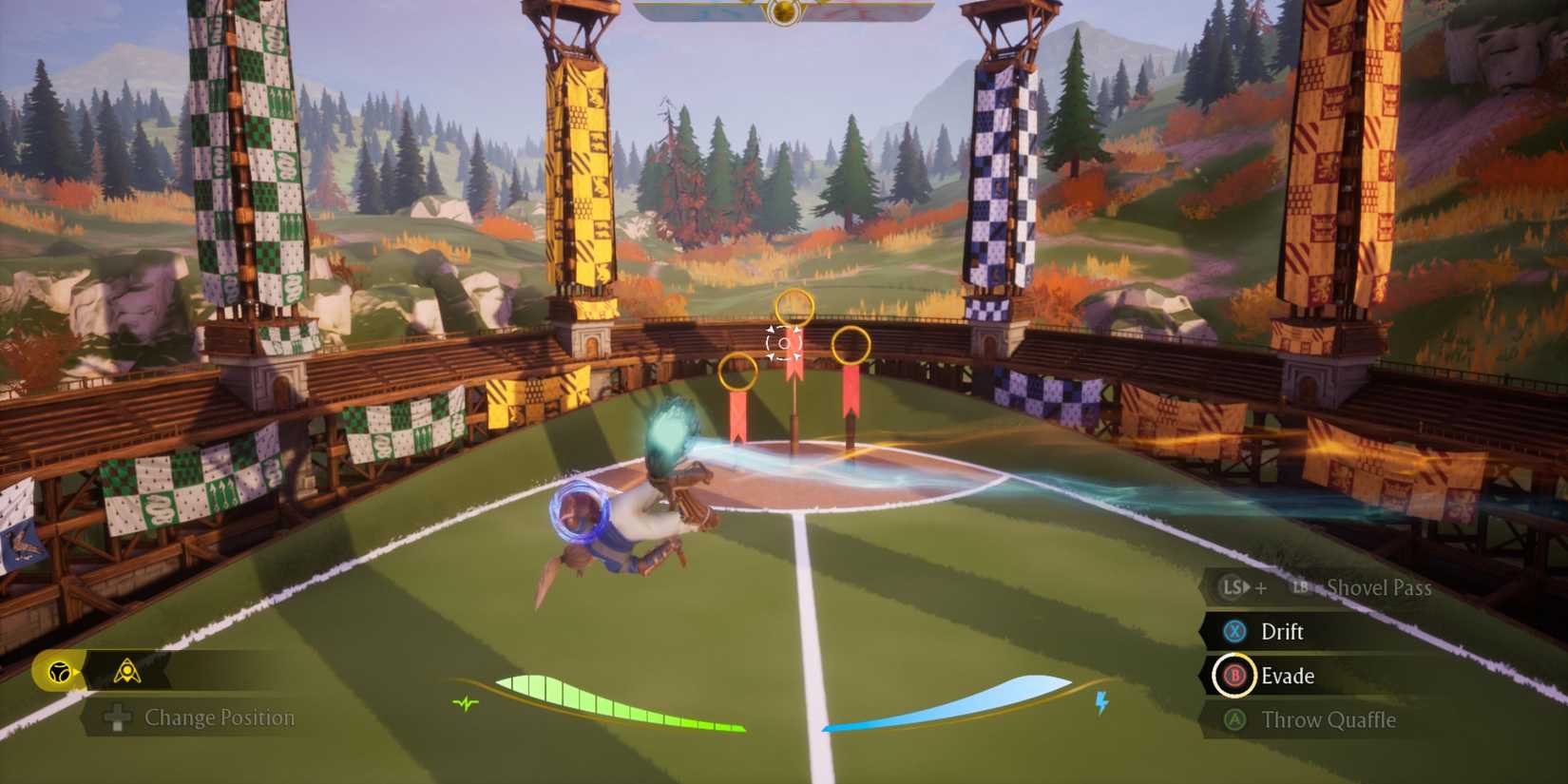Select the Evade command text
1568x784 pixels.
pyautogui.click(x=1288, y=677)
